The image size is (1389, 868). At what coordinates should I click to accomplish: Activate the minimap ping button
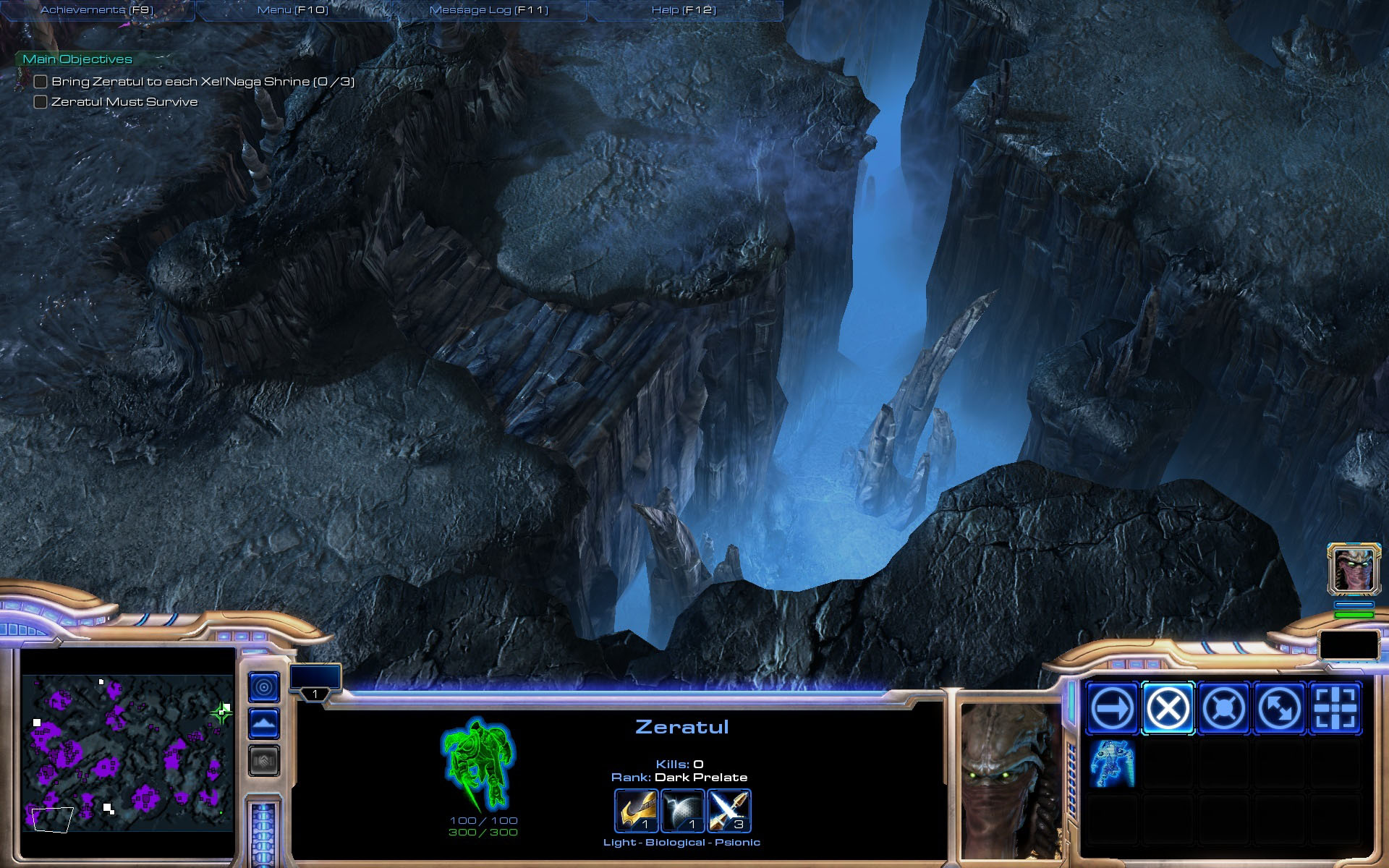pyautogui.click(x=264, y=686)
